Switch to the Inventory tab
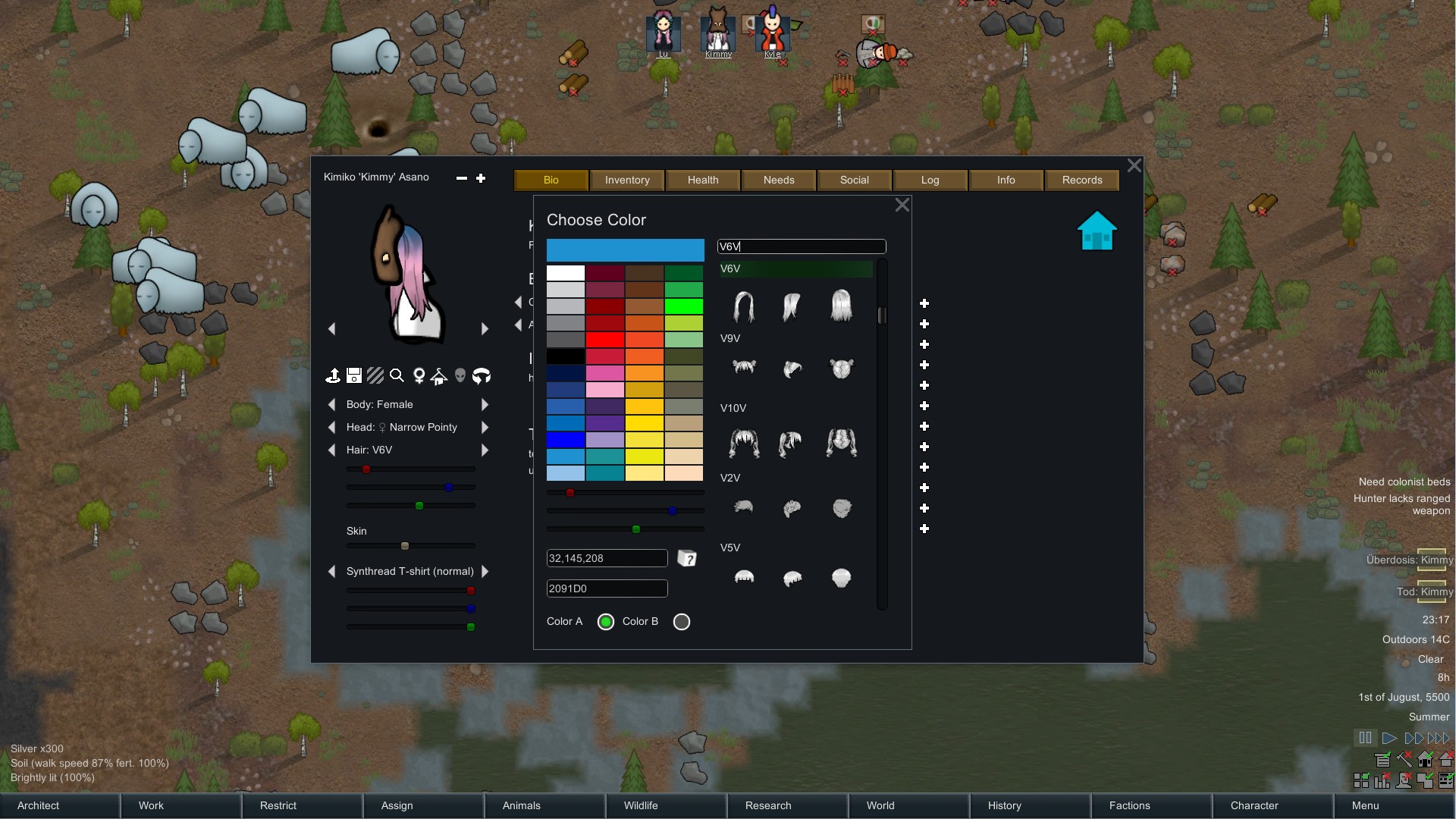Screen dimensions: 1456x819 [x=627, y=180]
